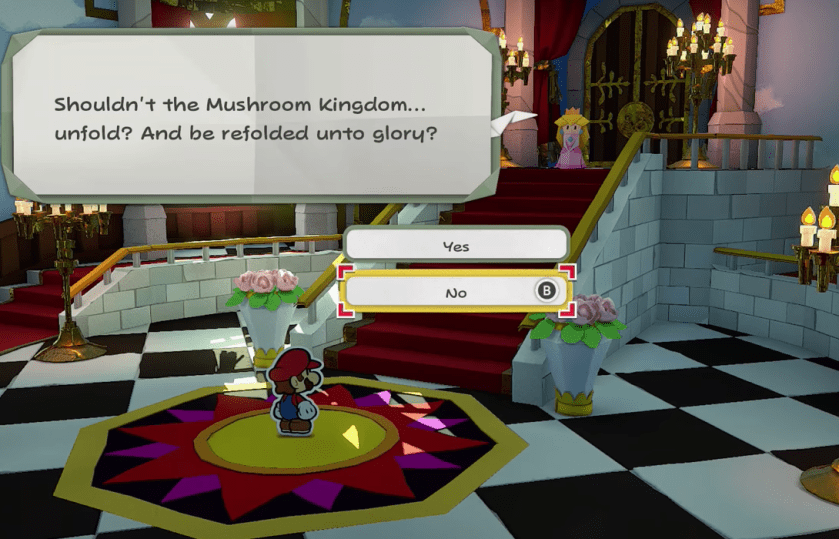
Task: Select the No dialogue option
Action: point(455,292)
